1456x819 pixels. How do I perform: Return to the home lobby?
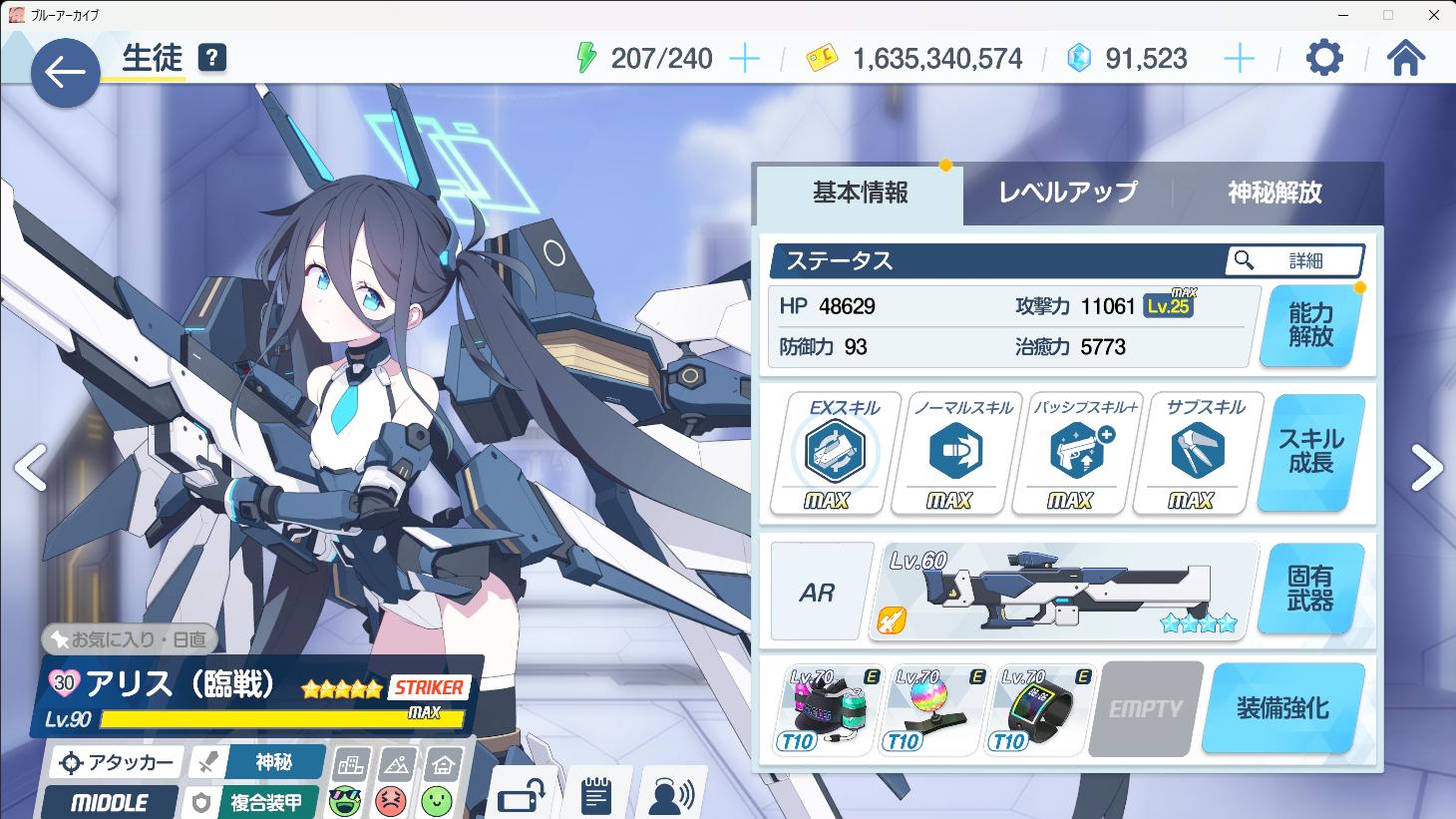click(x=1405, y=59)
